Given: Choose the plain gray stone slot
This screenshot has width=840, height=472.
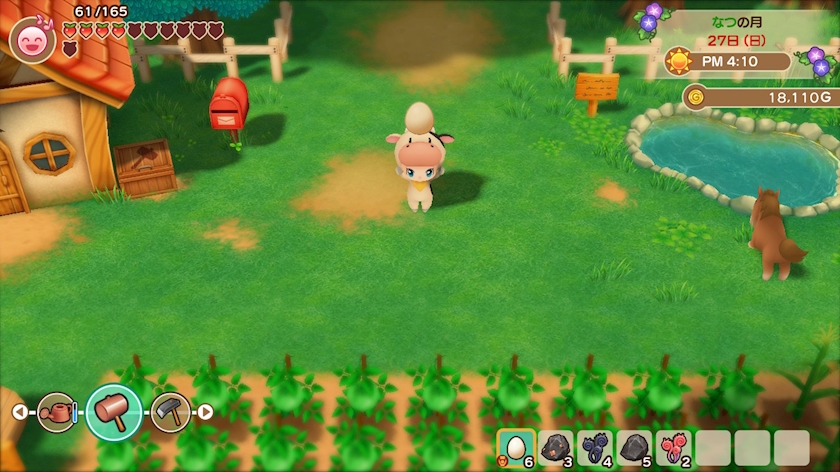Looking at the screenshot, I should coord(634,448).
